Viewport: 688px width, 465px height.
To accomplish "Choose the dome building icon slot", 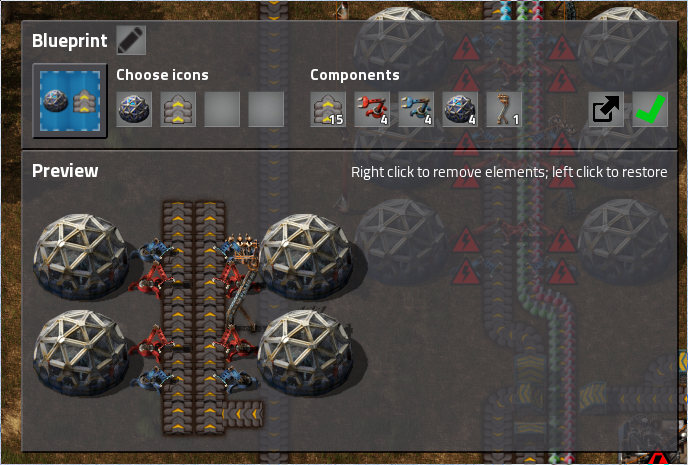I will point(134,109).
